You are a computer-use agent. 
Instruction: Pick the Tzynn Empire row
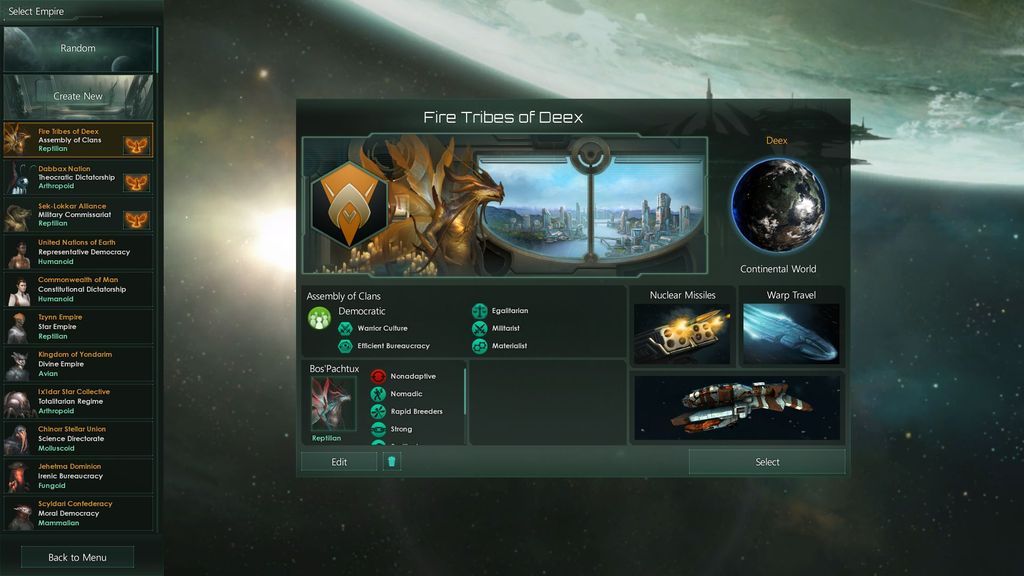pos(78,326)
